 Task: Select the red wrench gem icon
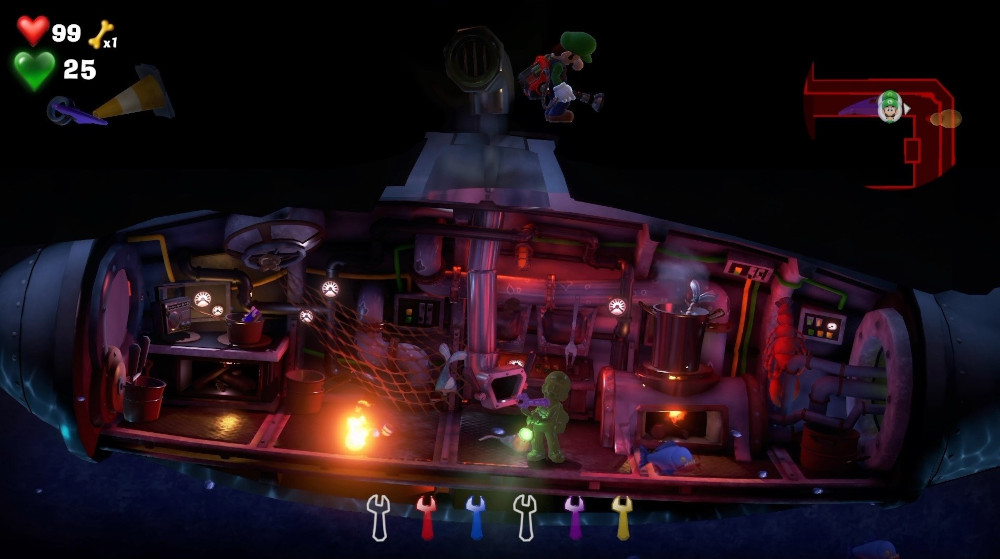(427, 515)
